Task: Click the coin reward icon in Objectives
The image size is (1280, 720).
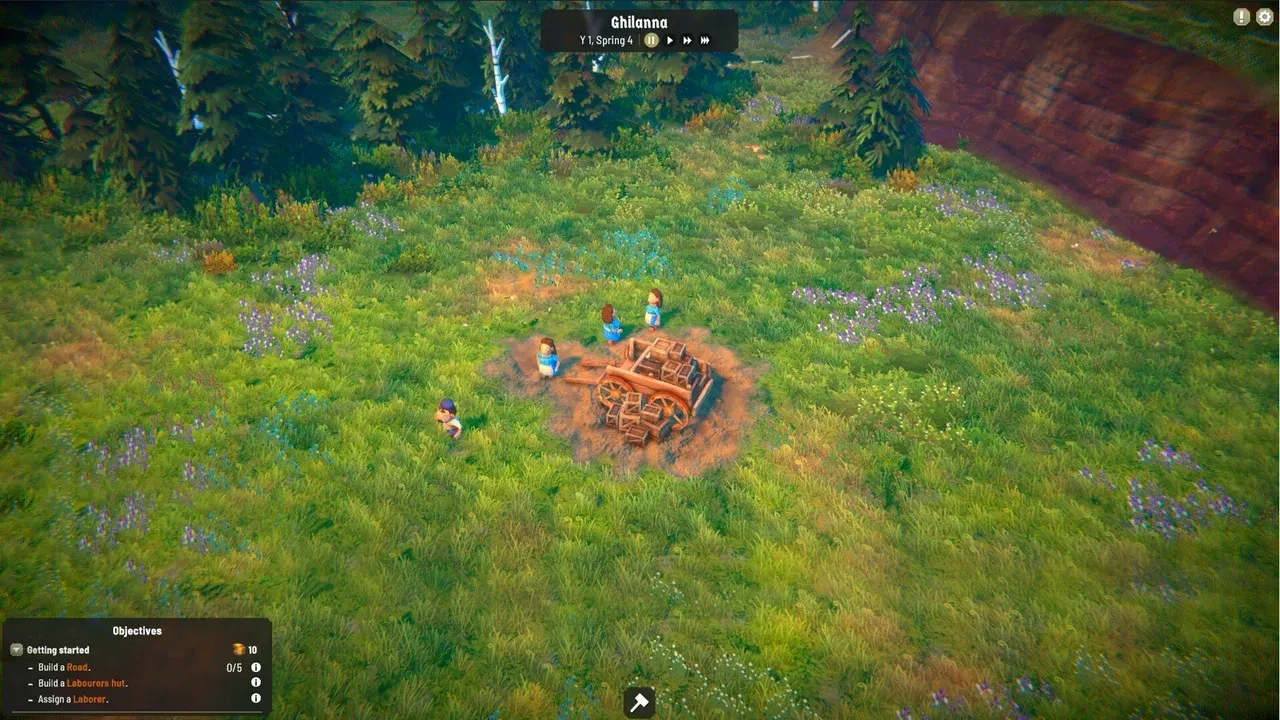Action: (x=239, y=650)
